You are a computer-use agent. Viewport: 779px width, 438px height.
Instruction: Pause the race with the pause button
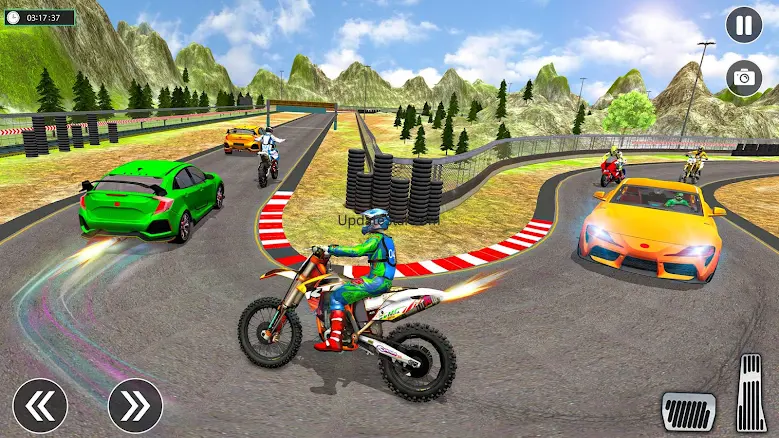[x=743, y=25]
